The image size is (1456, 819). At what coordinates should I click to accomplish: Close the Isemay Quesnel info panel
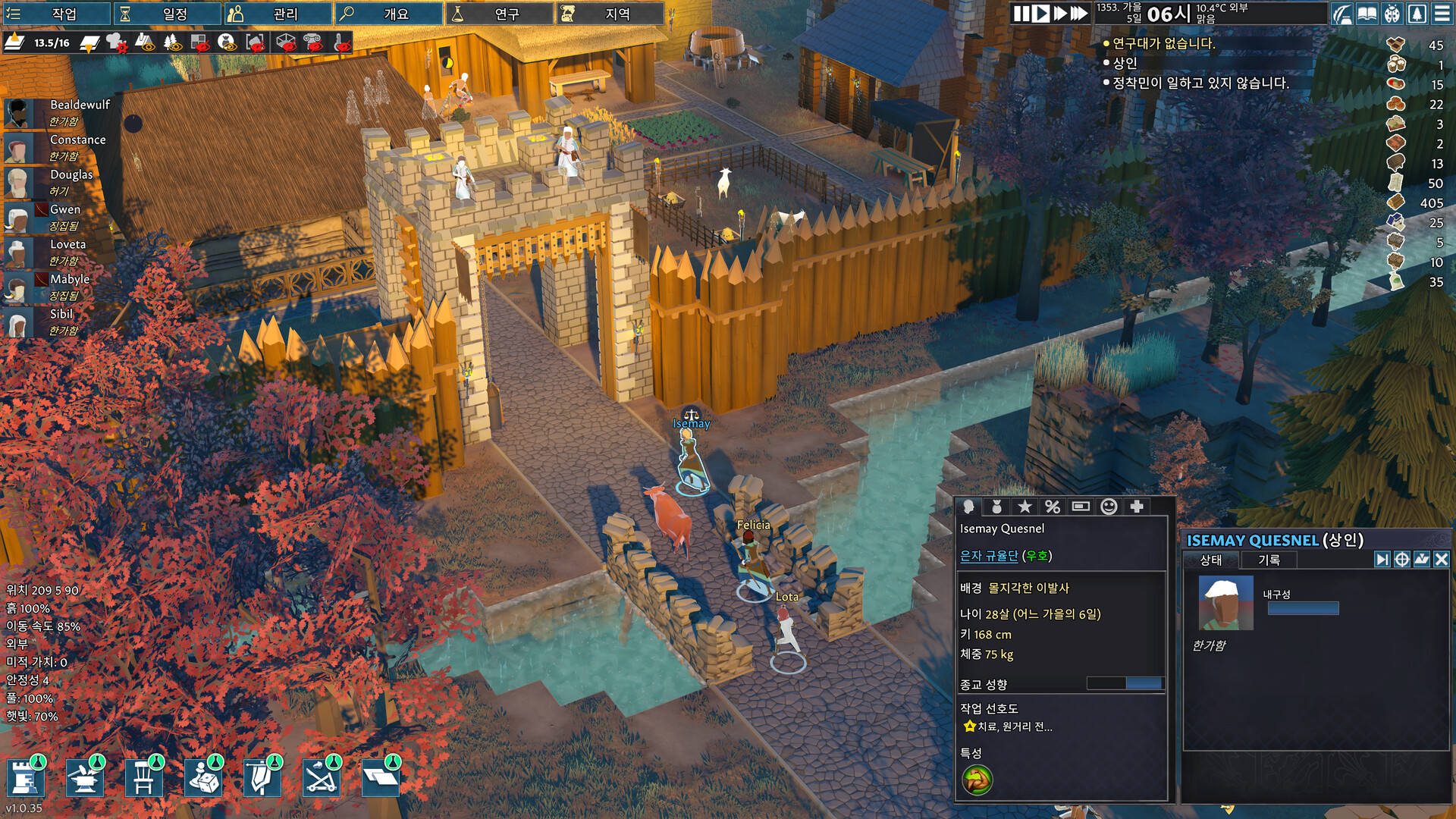(x=1442, y=560)
